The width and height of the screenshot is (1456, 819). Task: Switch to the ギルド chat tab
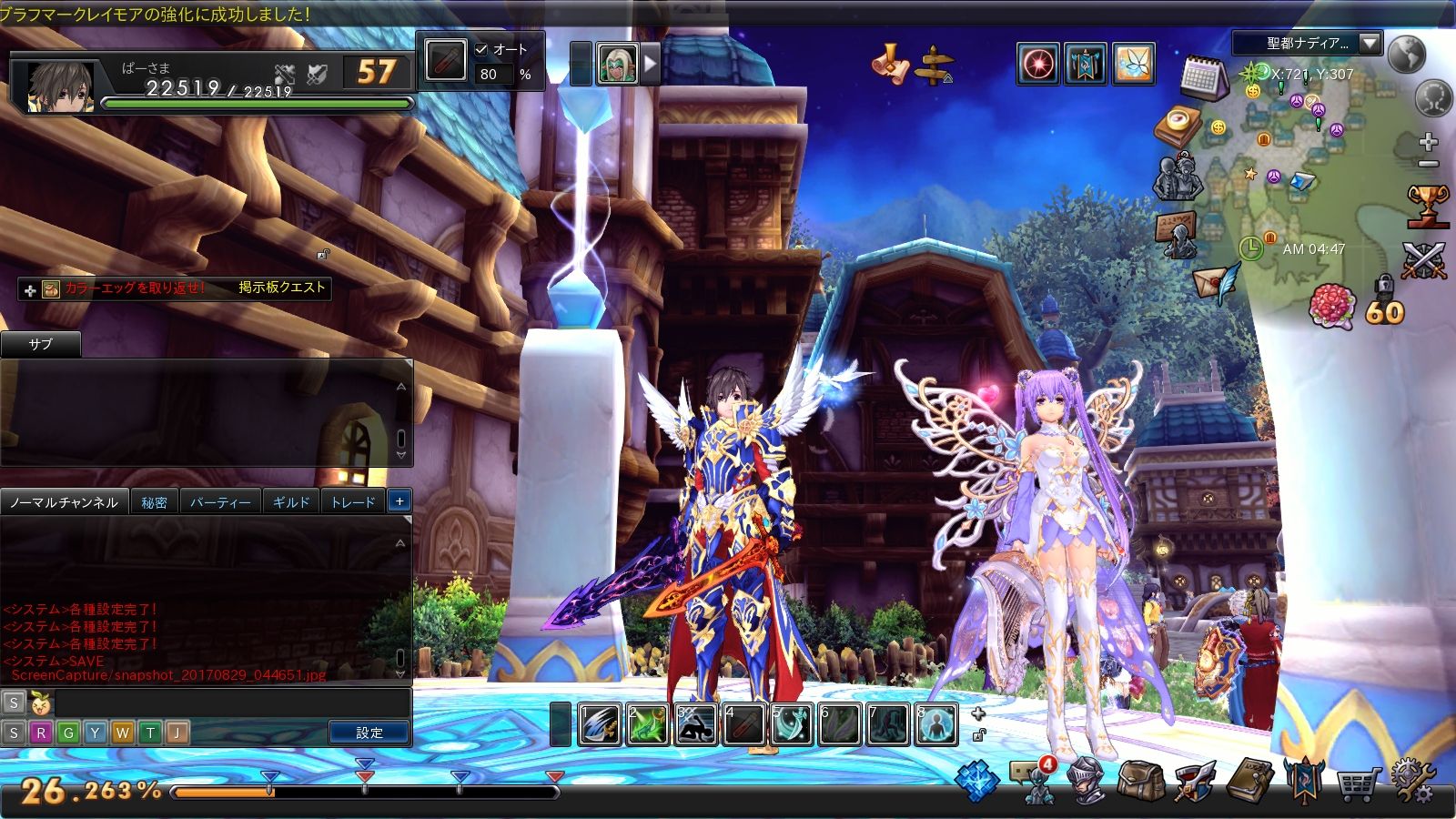(x=291, y=502)
